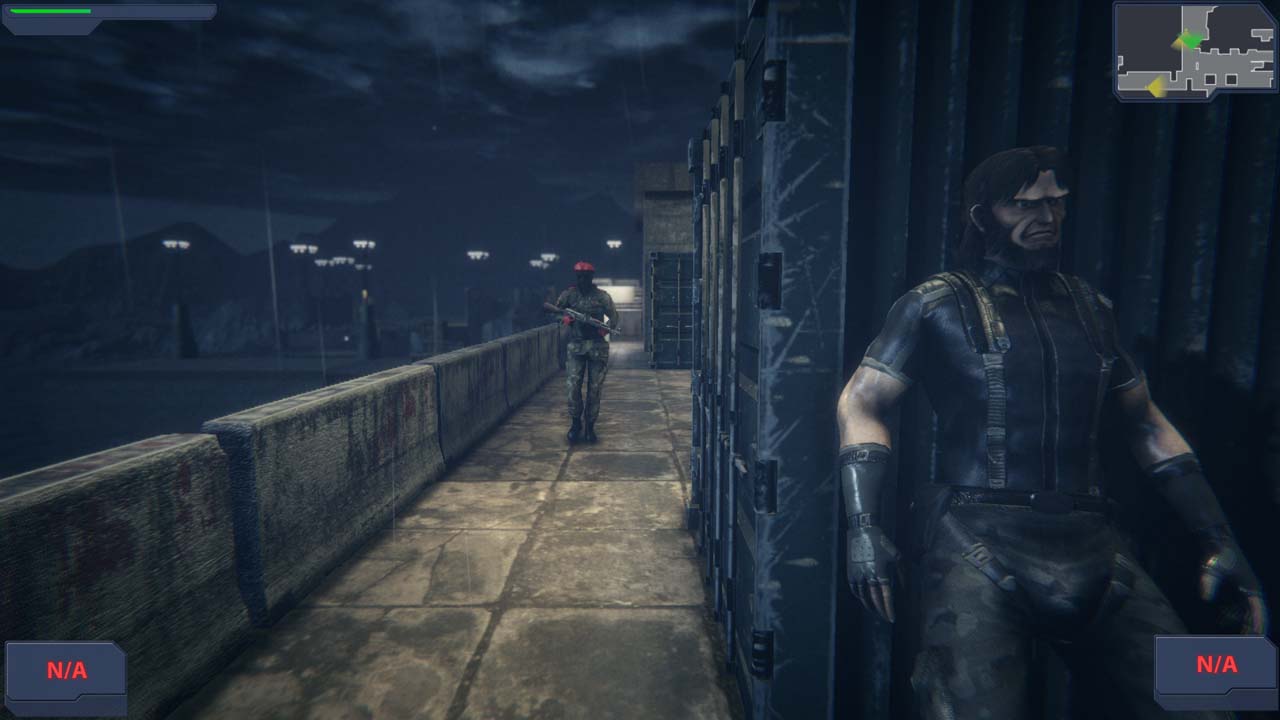
Task: Click the small door icon on the minimap
Action: (1197, 65)
